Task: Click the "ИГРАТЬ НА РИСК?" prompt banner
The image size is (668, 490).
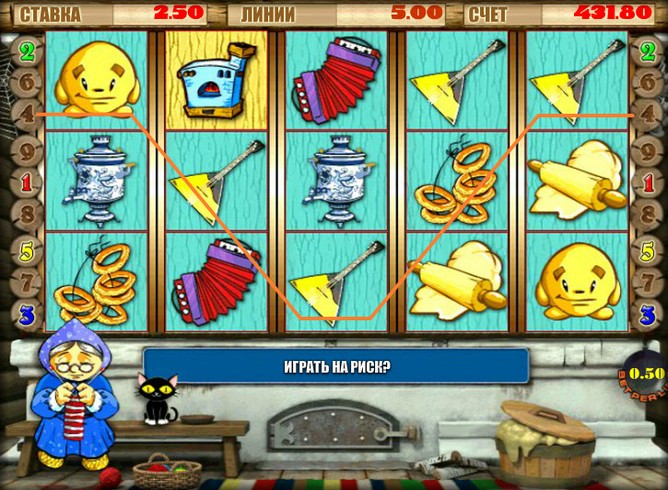Action: pos(335,366)
